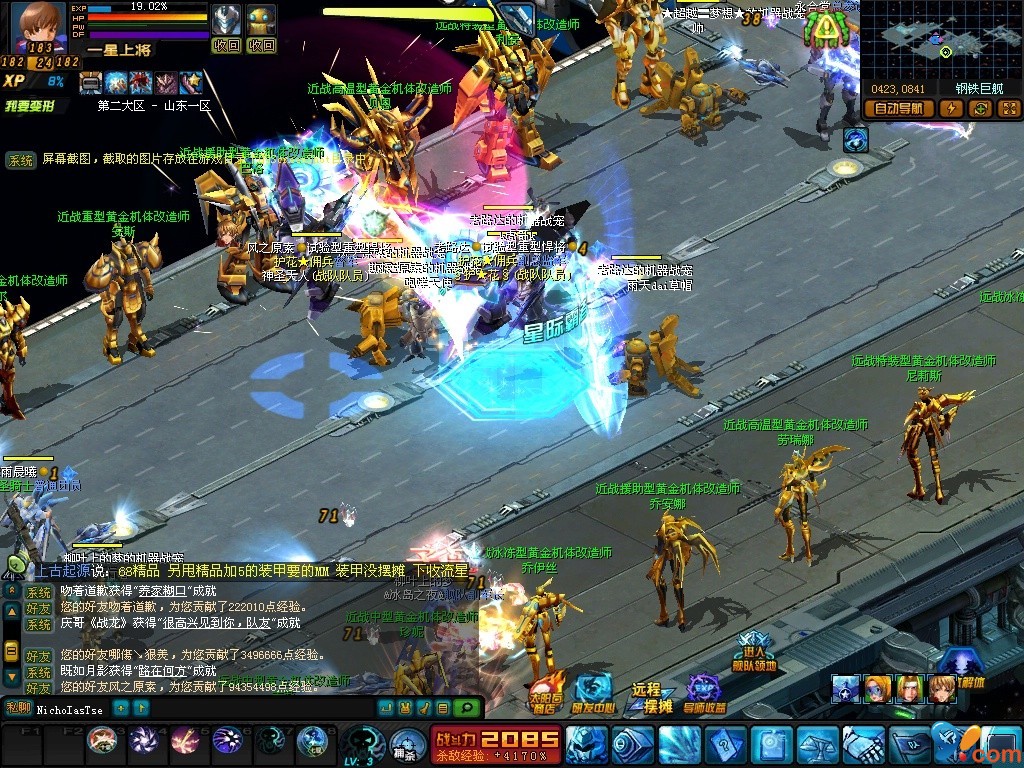
Task: Click the 自动导航 auto-navigation button
Action: [x=898, y=108]
